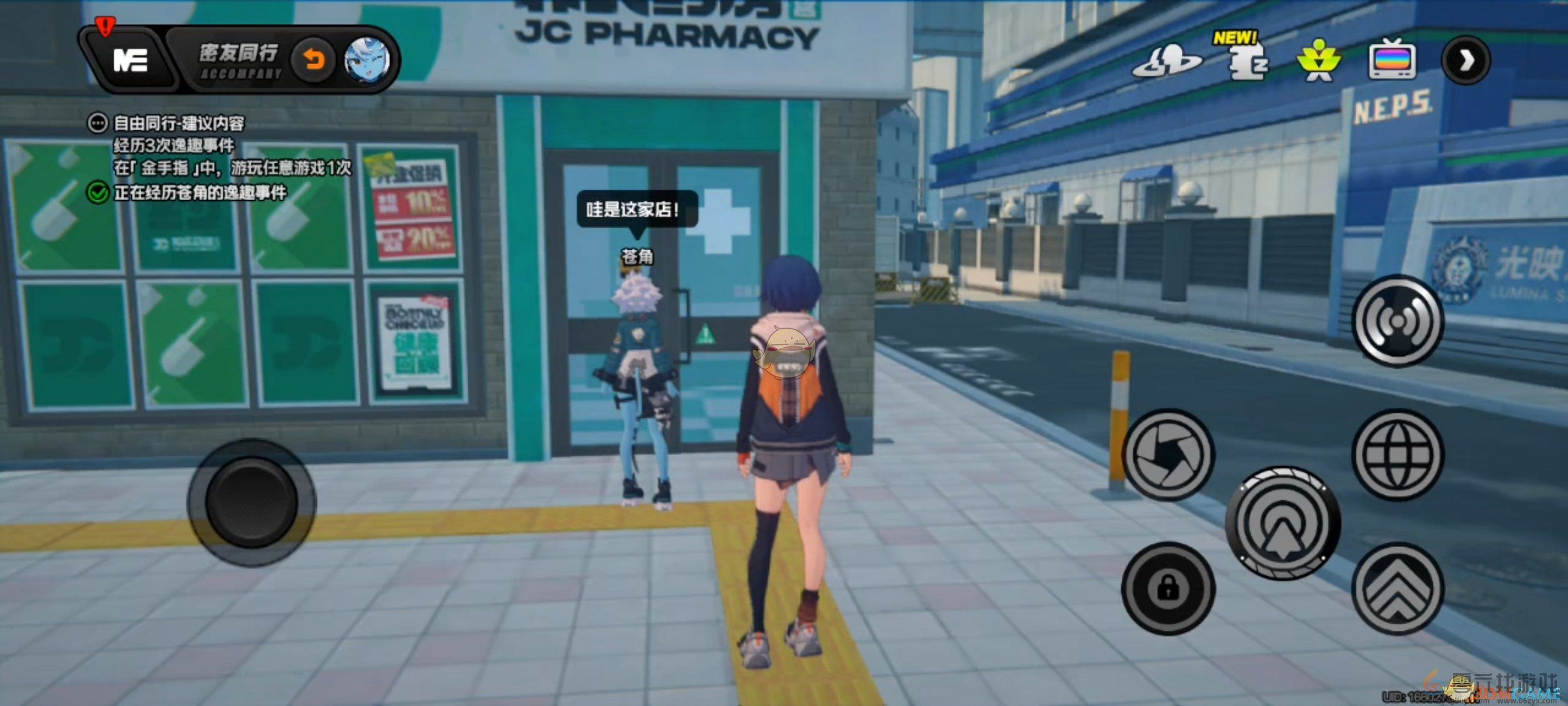Tap the virtual joystick knob

(x=252, y=502)
